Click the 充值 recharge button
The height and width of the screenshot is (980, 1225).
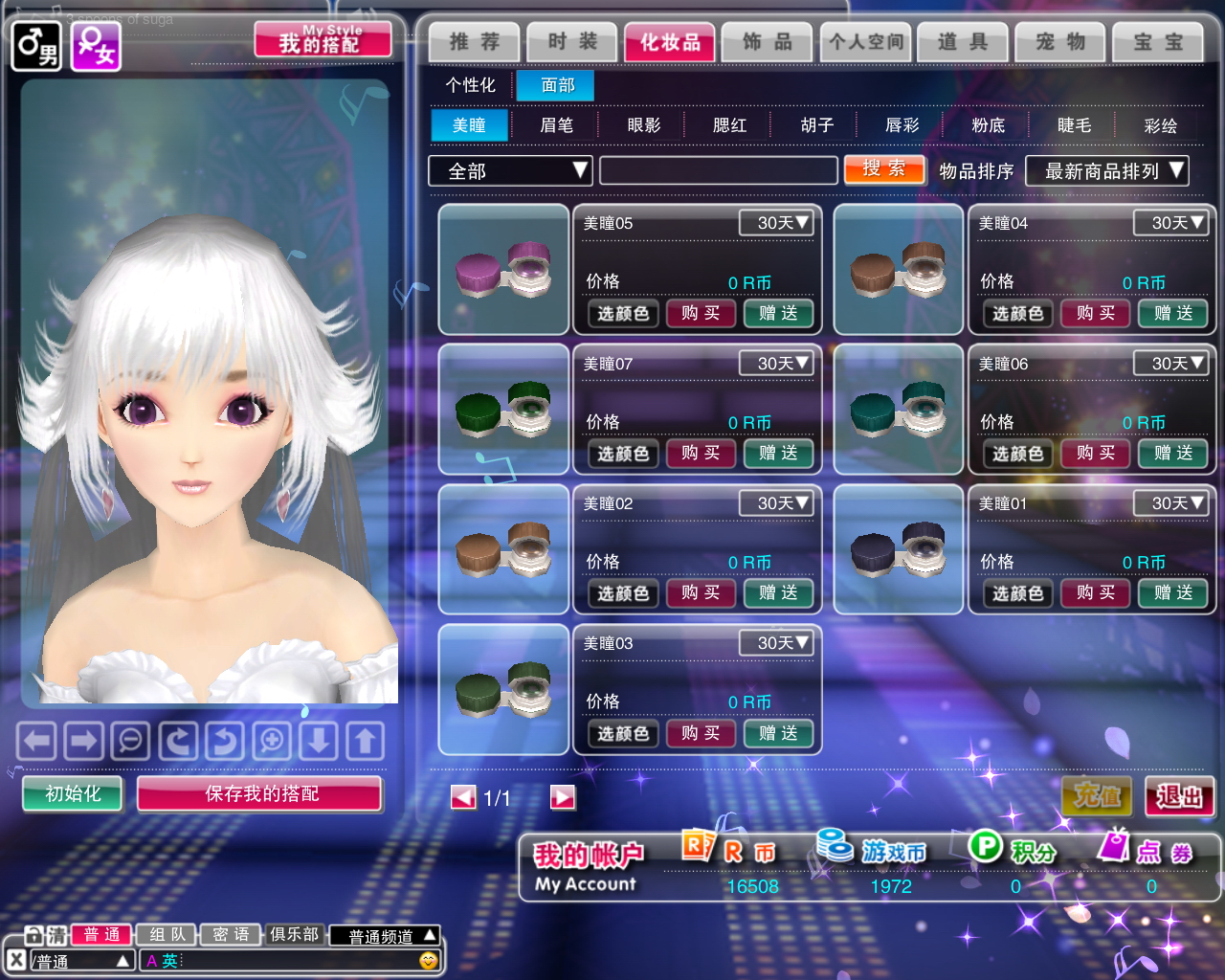1097,796
